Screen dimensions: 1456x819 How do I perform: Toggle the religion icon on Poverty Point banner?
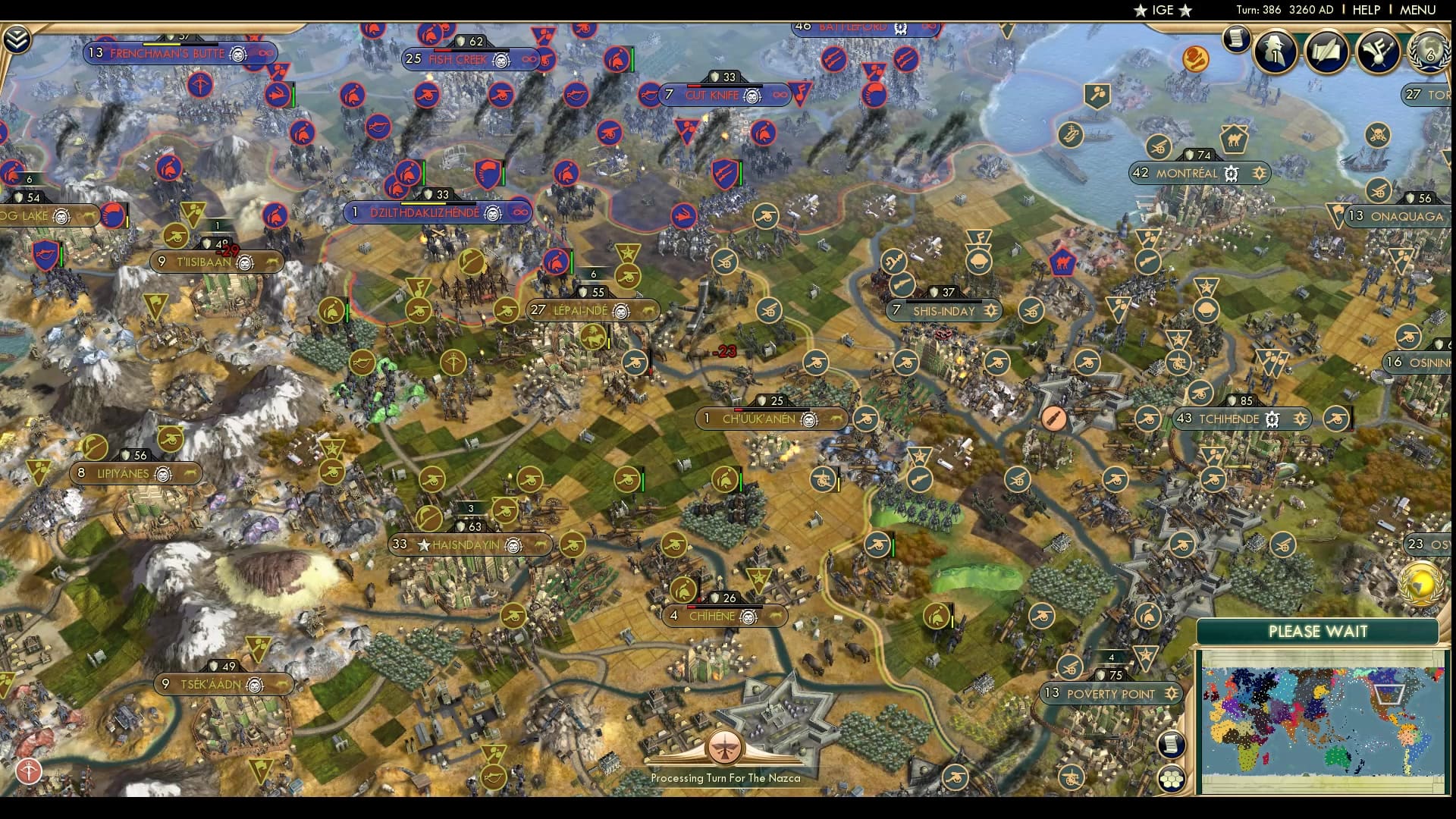pos(1172,694)
